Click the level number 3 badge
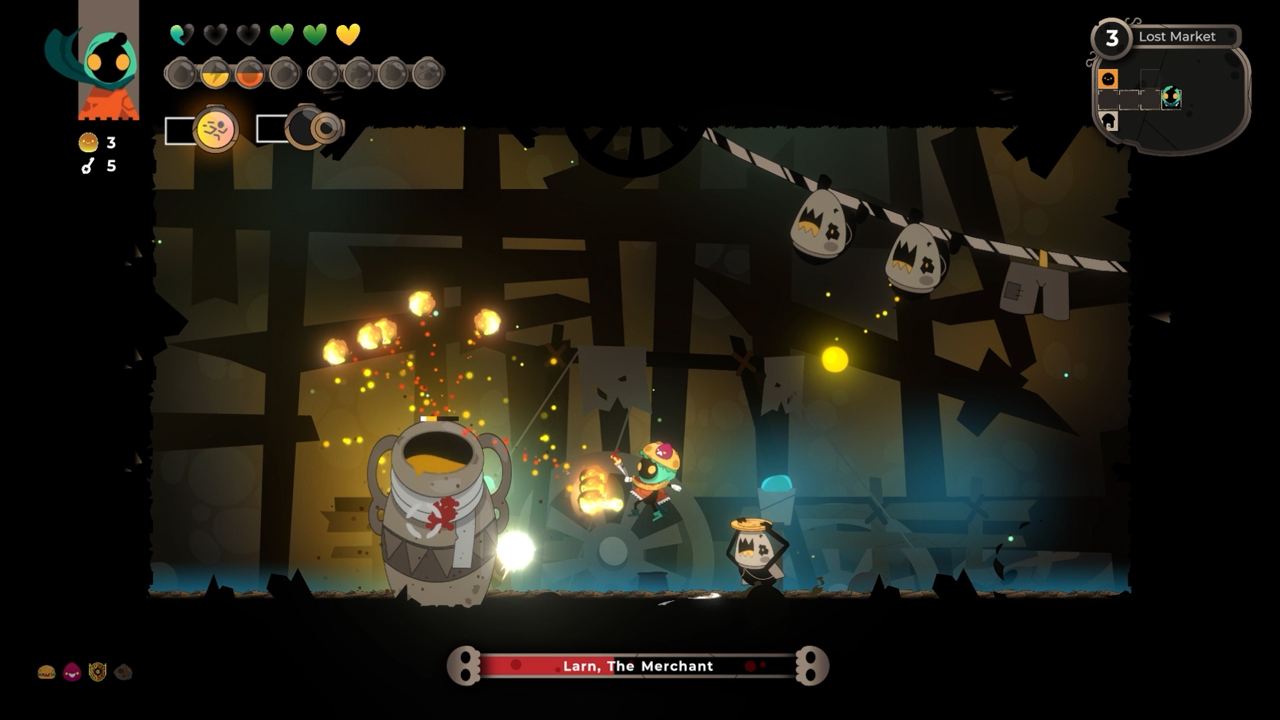The width and height of the screenshot is (1280, 720). (1112, 38)
